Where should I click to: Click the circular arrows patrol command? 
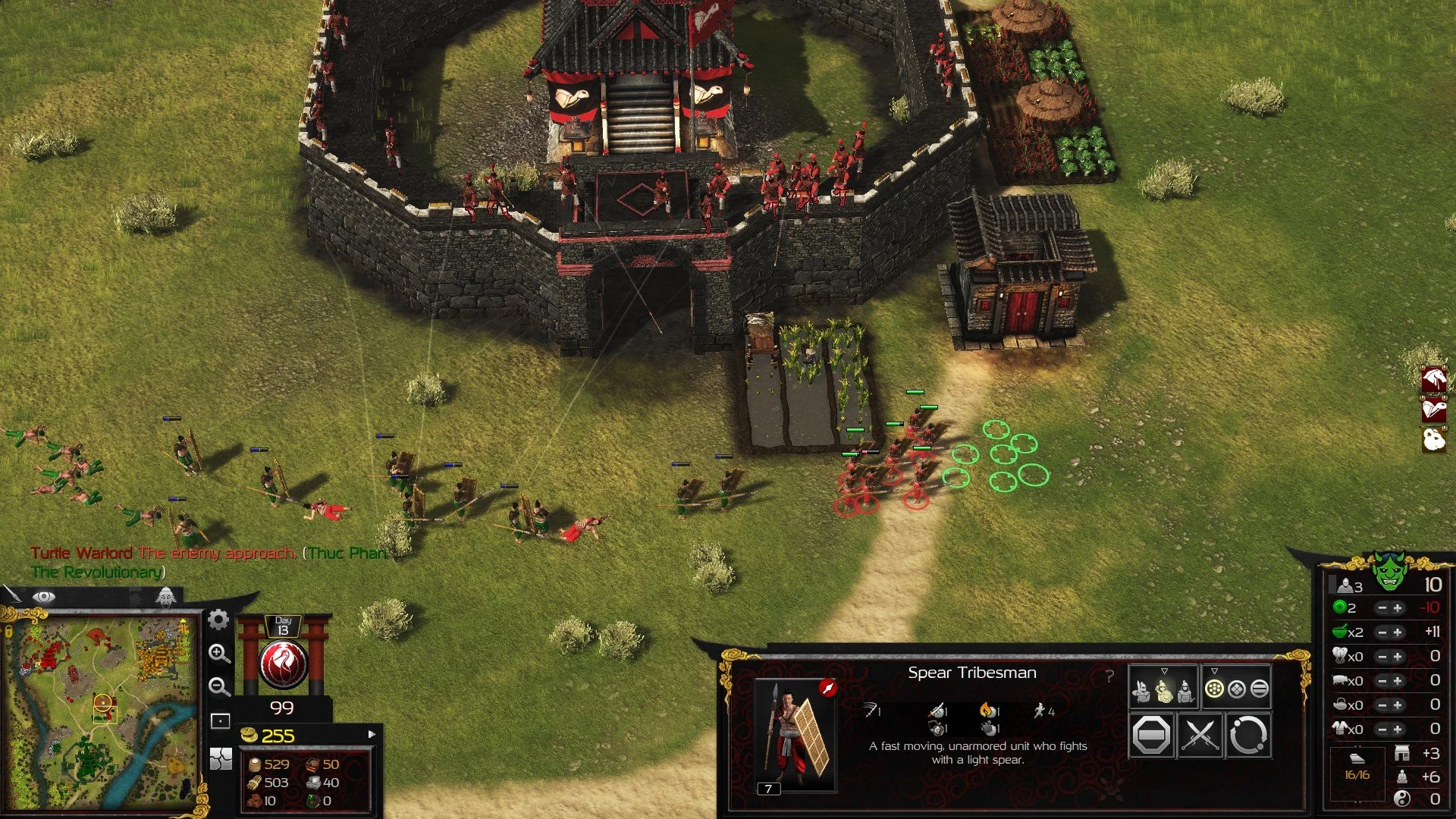click(x=1247, y=735)
